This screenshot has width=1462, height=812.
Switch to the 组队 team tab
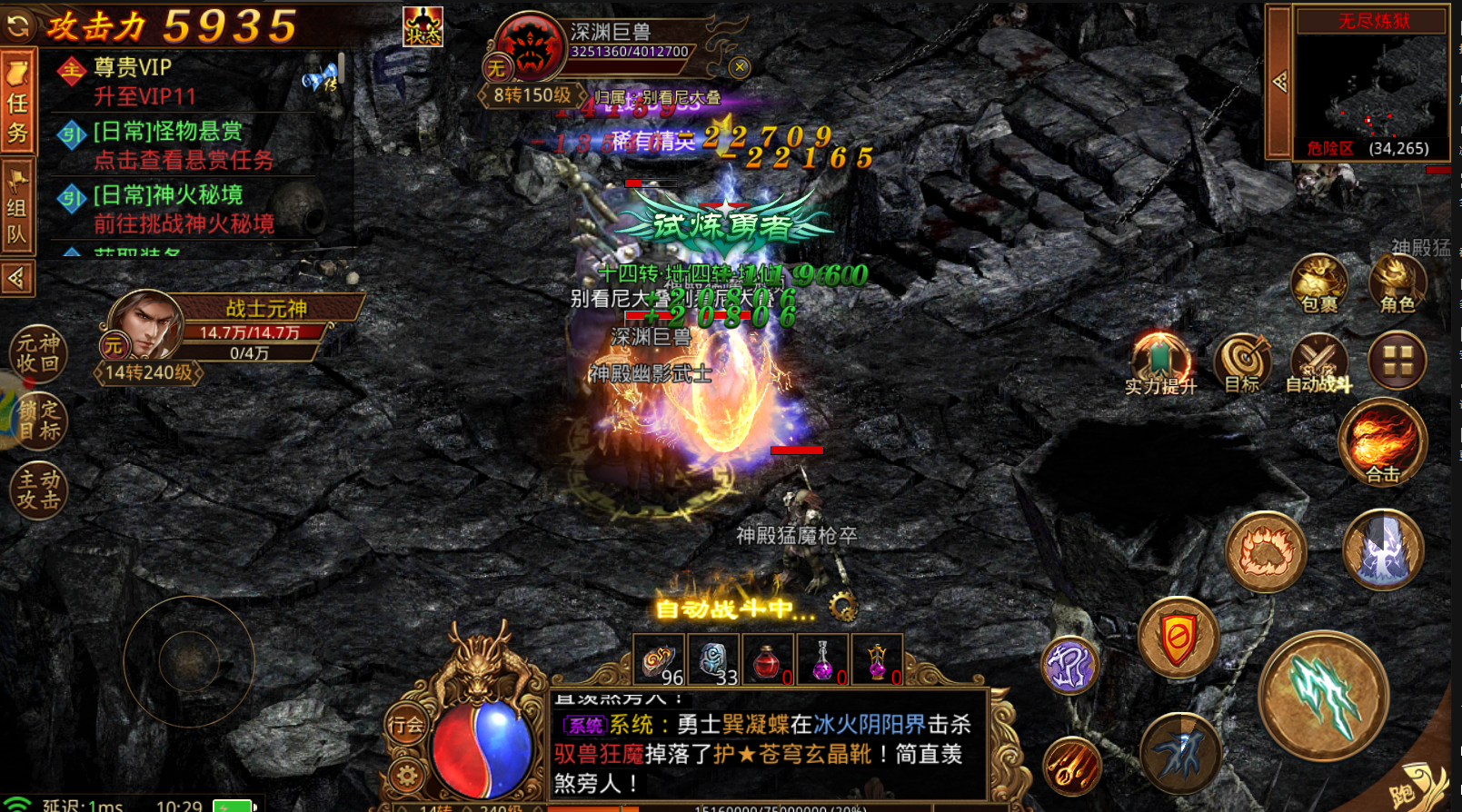[18, 198]
